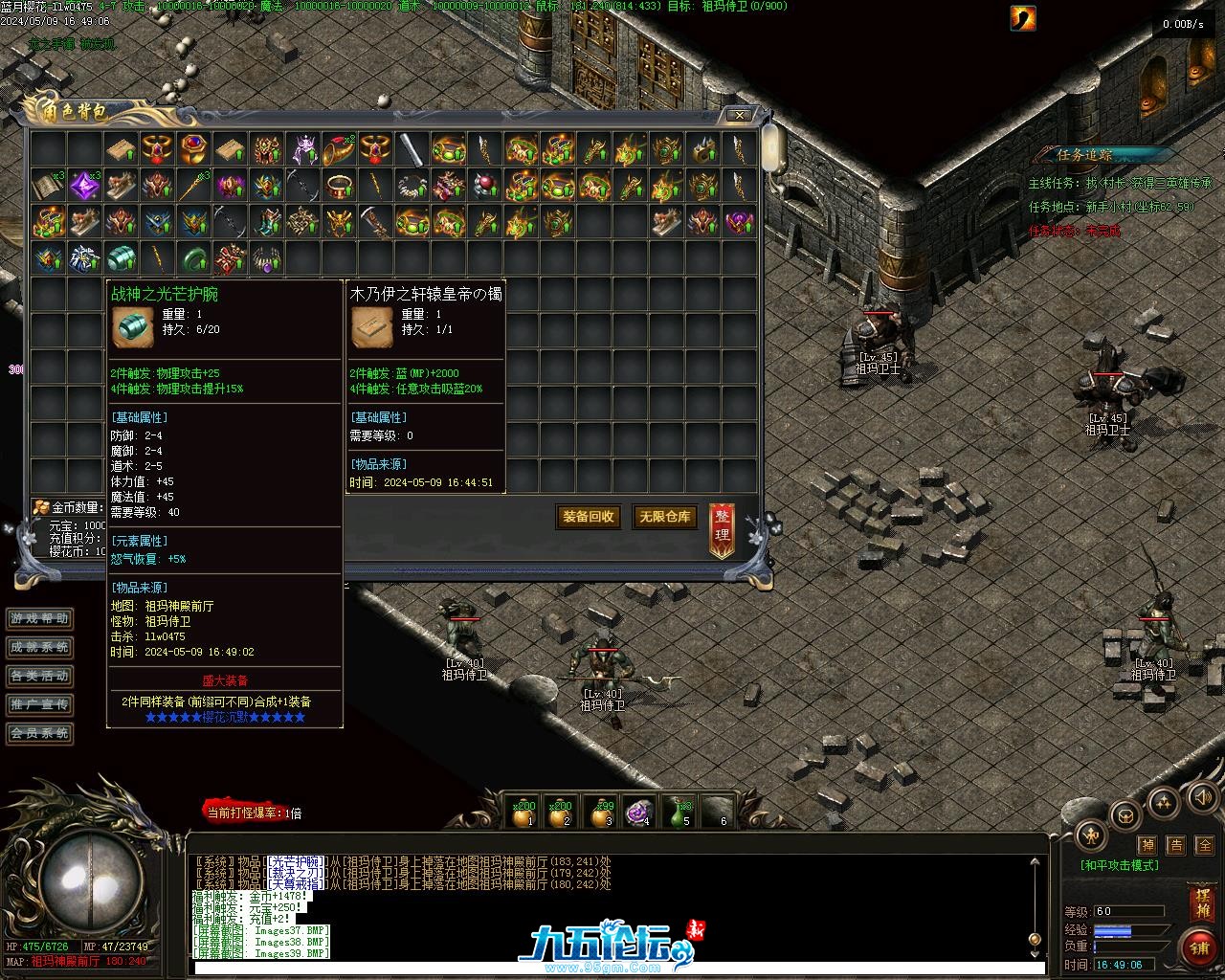Select the green bracer in the backpack
Screen dimensions: 1225x980
pos(121,258)
